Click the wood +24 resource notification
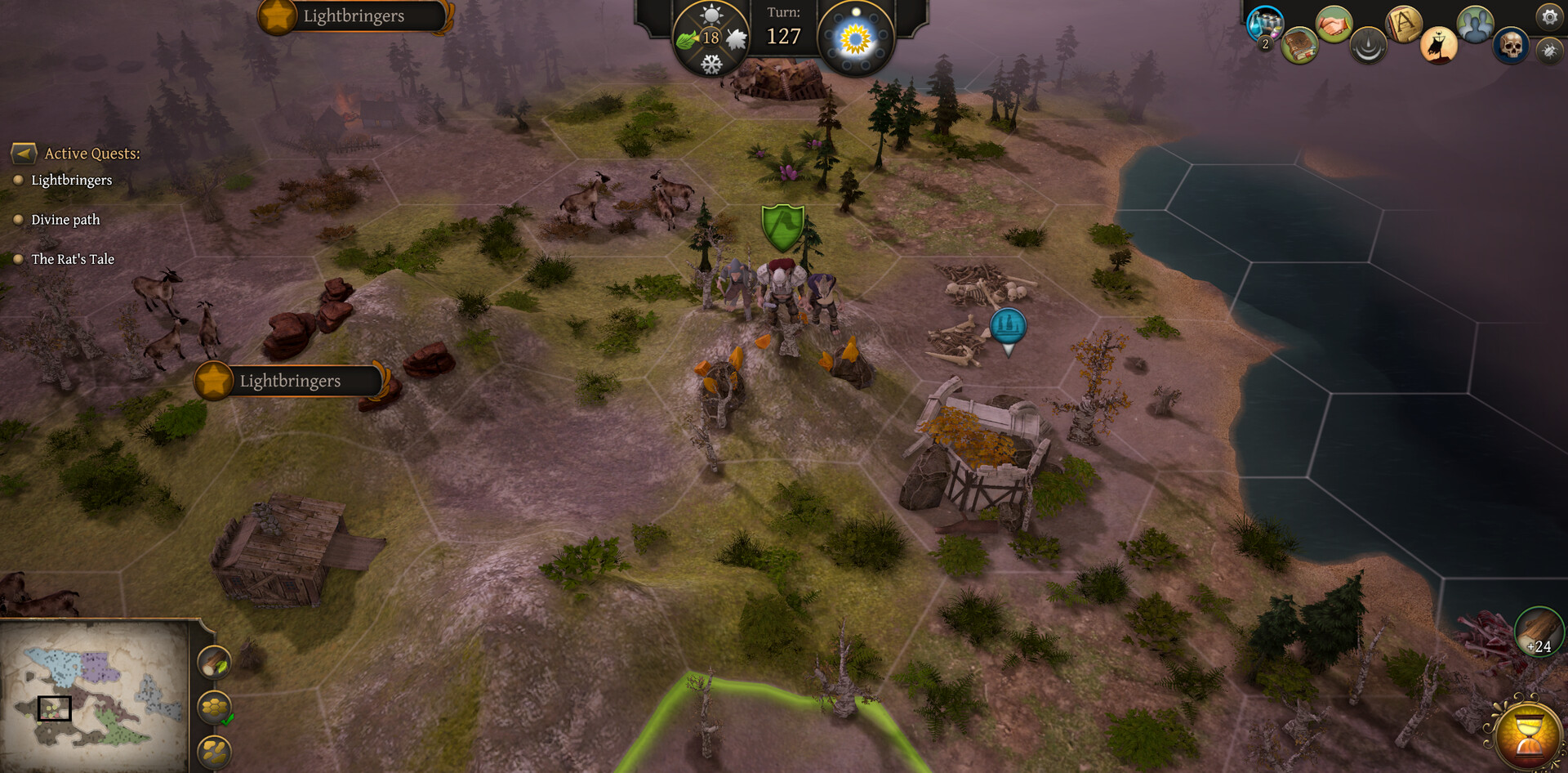This screenshot has height=773, width=1568. pyautogui.click(x=1539, y=632)
